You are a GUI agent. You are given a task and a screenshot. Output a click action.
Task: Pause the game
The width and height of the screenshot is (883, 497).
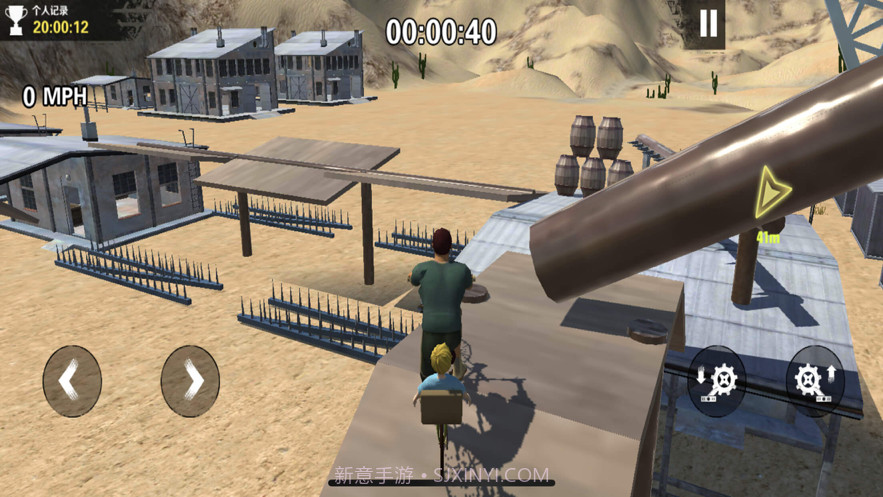click(708, 24)
